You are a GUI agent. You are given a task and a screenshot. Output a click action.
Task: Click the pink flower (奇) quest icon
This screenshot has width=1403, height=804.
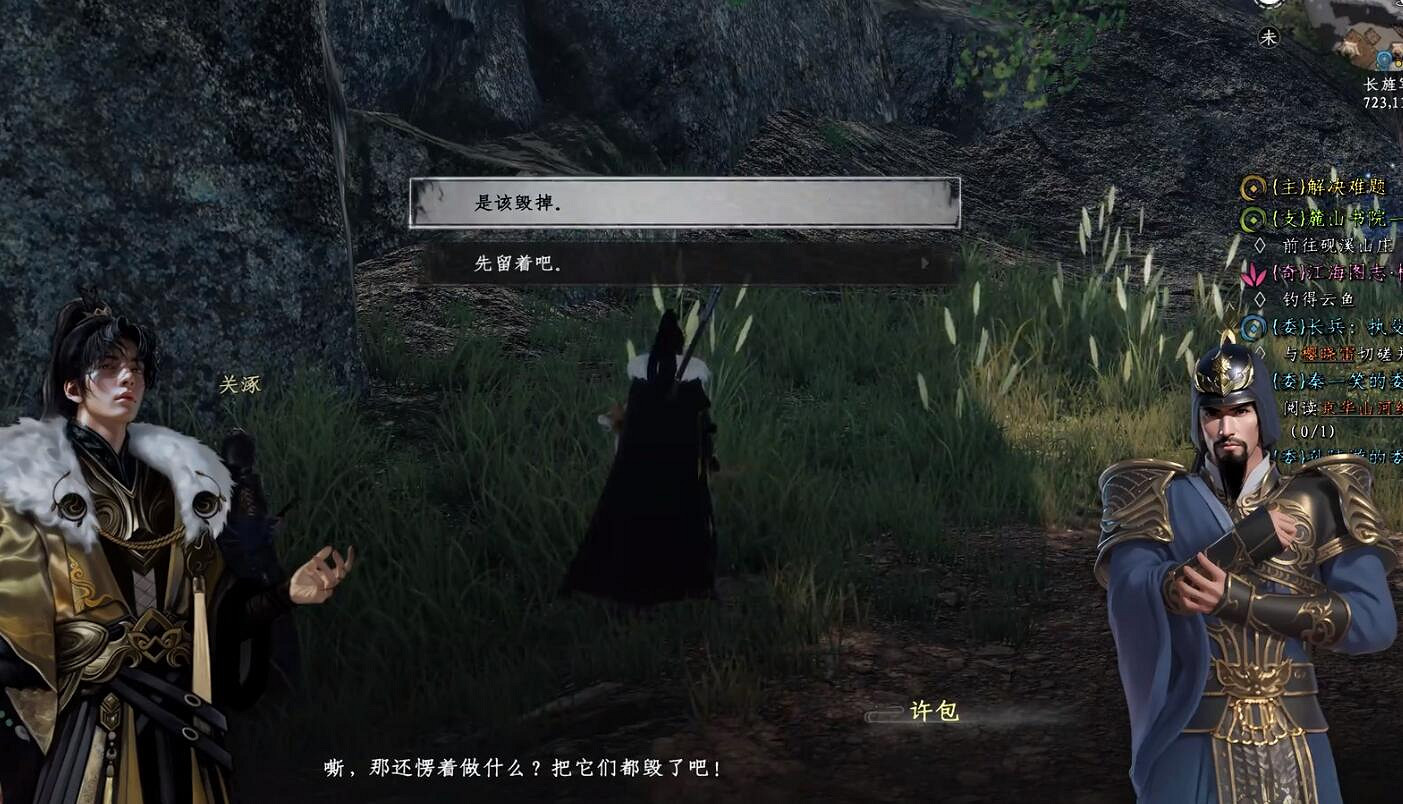pos(1255,276)
